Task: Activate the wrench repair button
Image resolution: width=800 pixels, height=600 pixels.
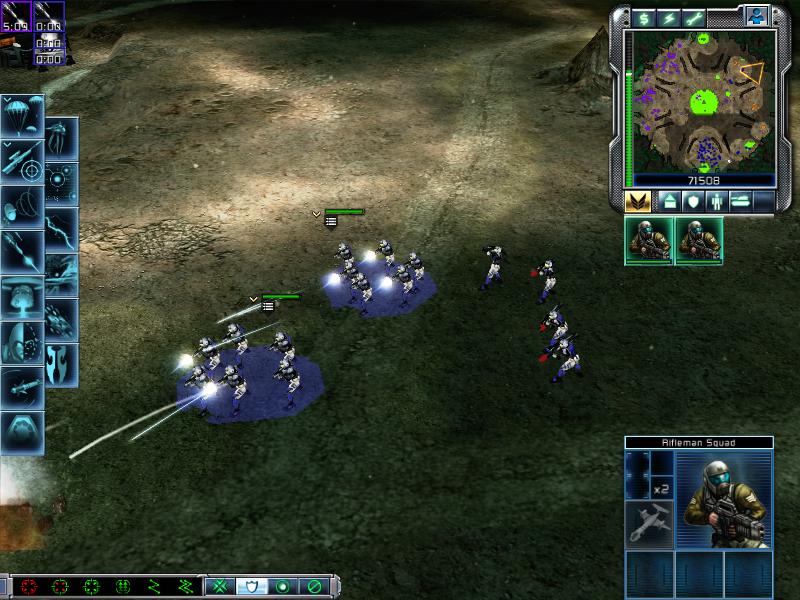Action: click(693, 17)
